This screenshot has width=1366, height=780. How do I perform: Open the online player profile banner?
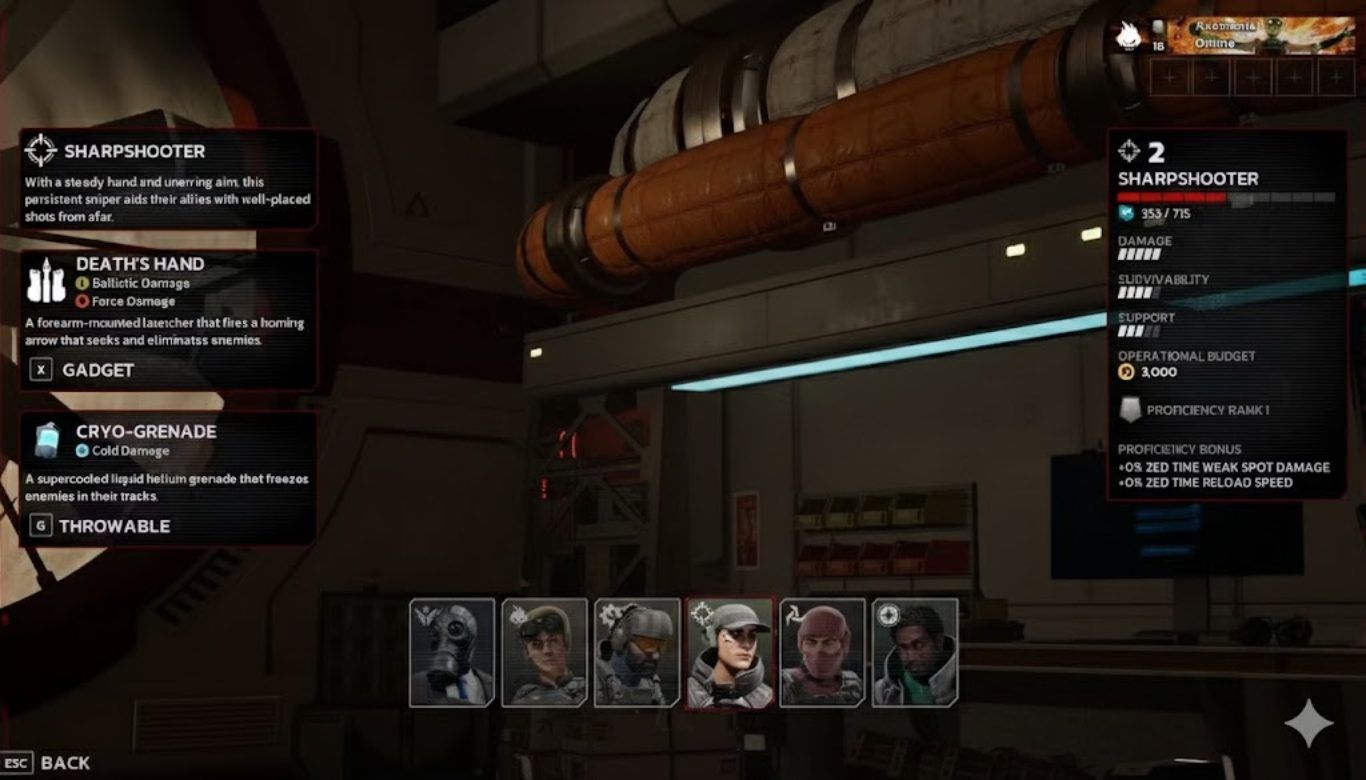pyautogui.click(x=1263, y=36)
